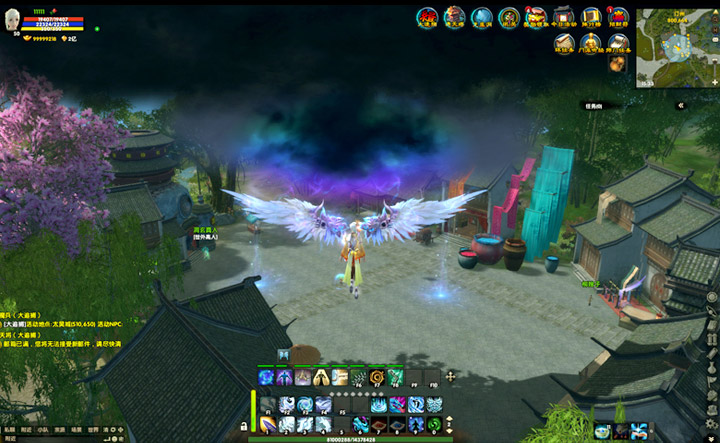
Task: Click the wings buff icon above the hotbar
Action: [284, 355]
